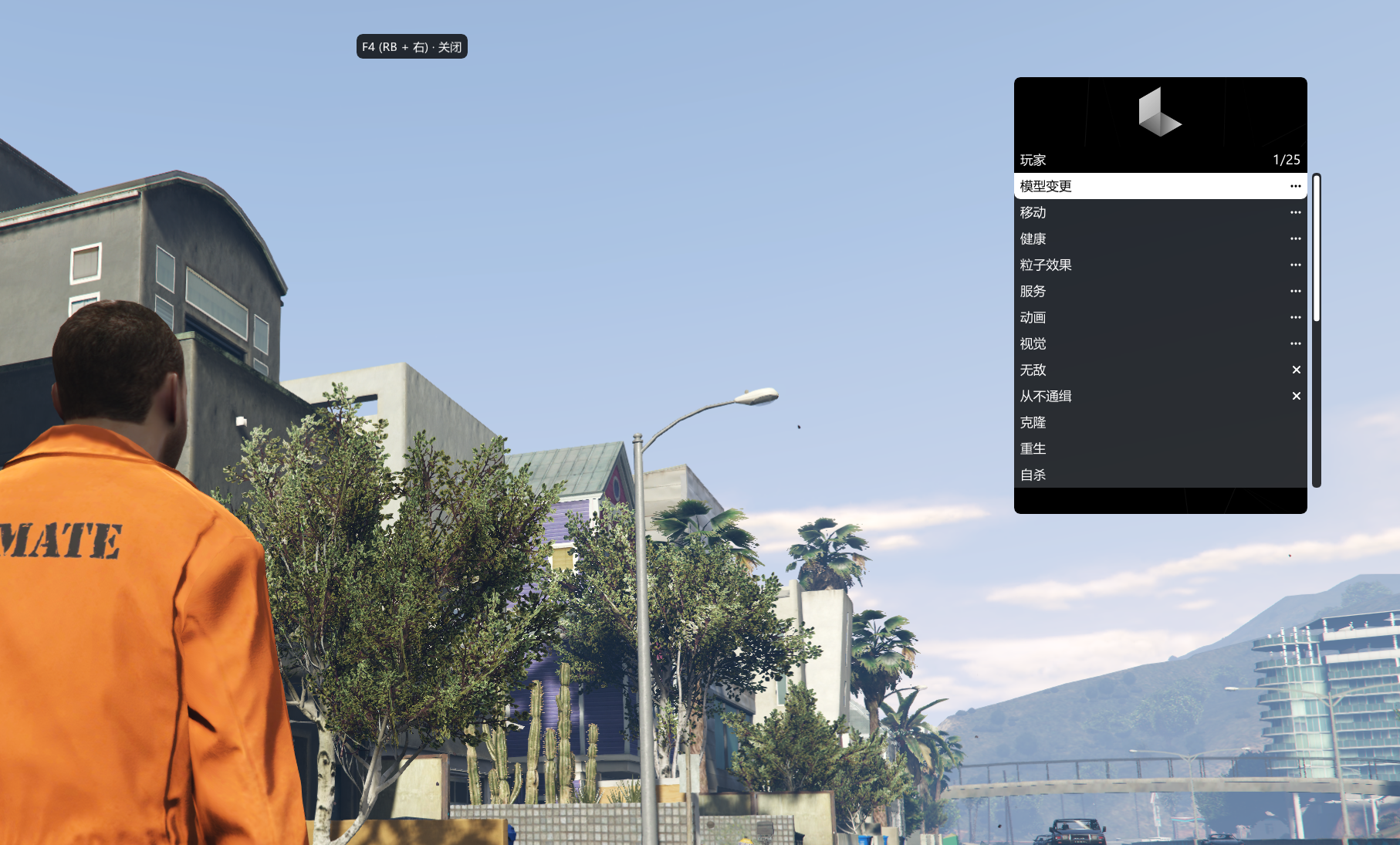Open the 服务 submenu
Screen dimensions: 1400x845
point(1159,291)
